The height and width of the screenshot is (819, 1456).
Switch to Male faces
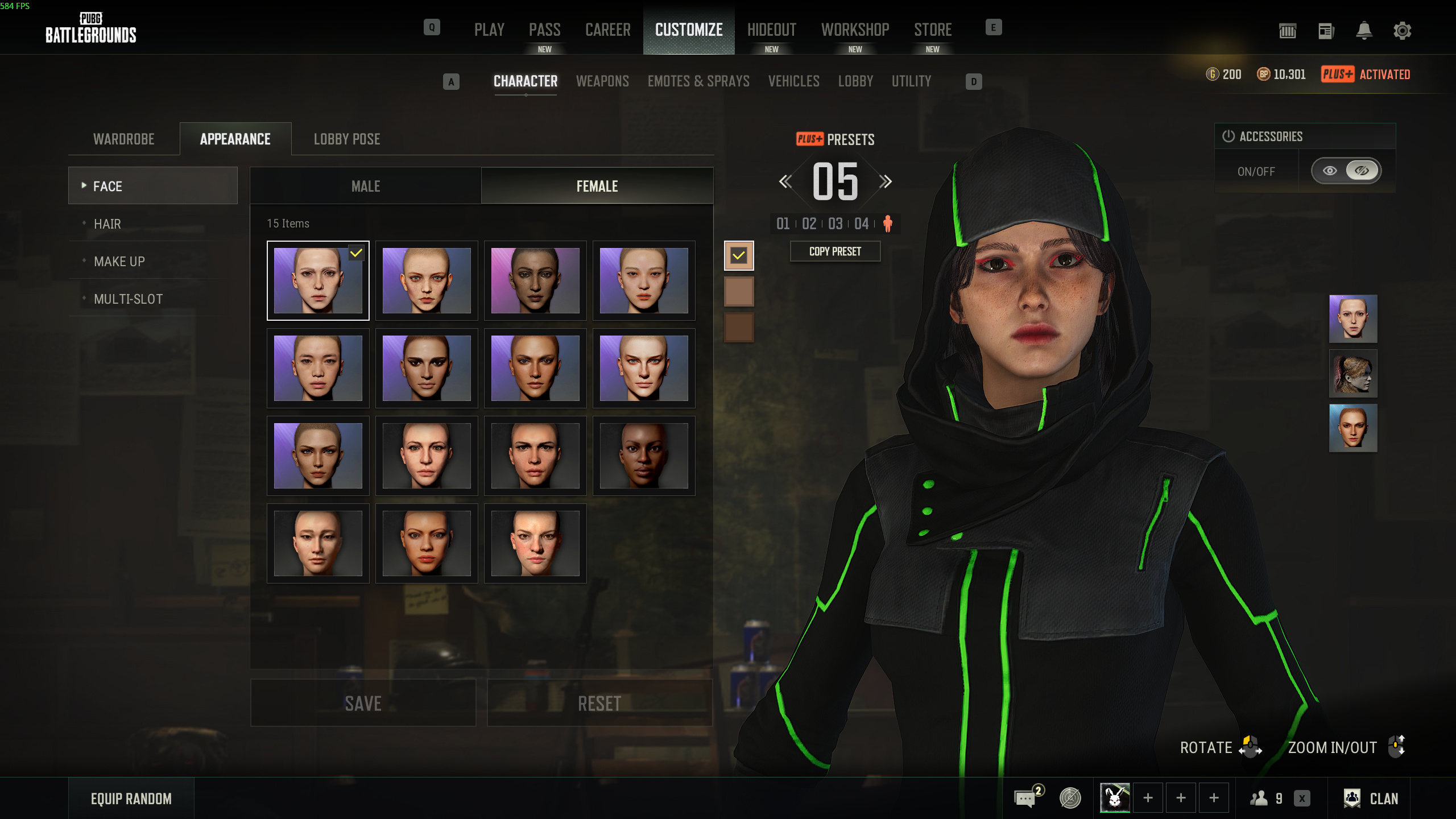click(366, 186)
